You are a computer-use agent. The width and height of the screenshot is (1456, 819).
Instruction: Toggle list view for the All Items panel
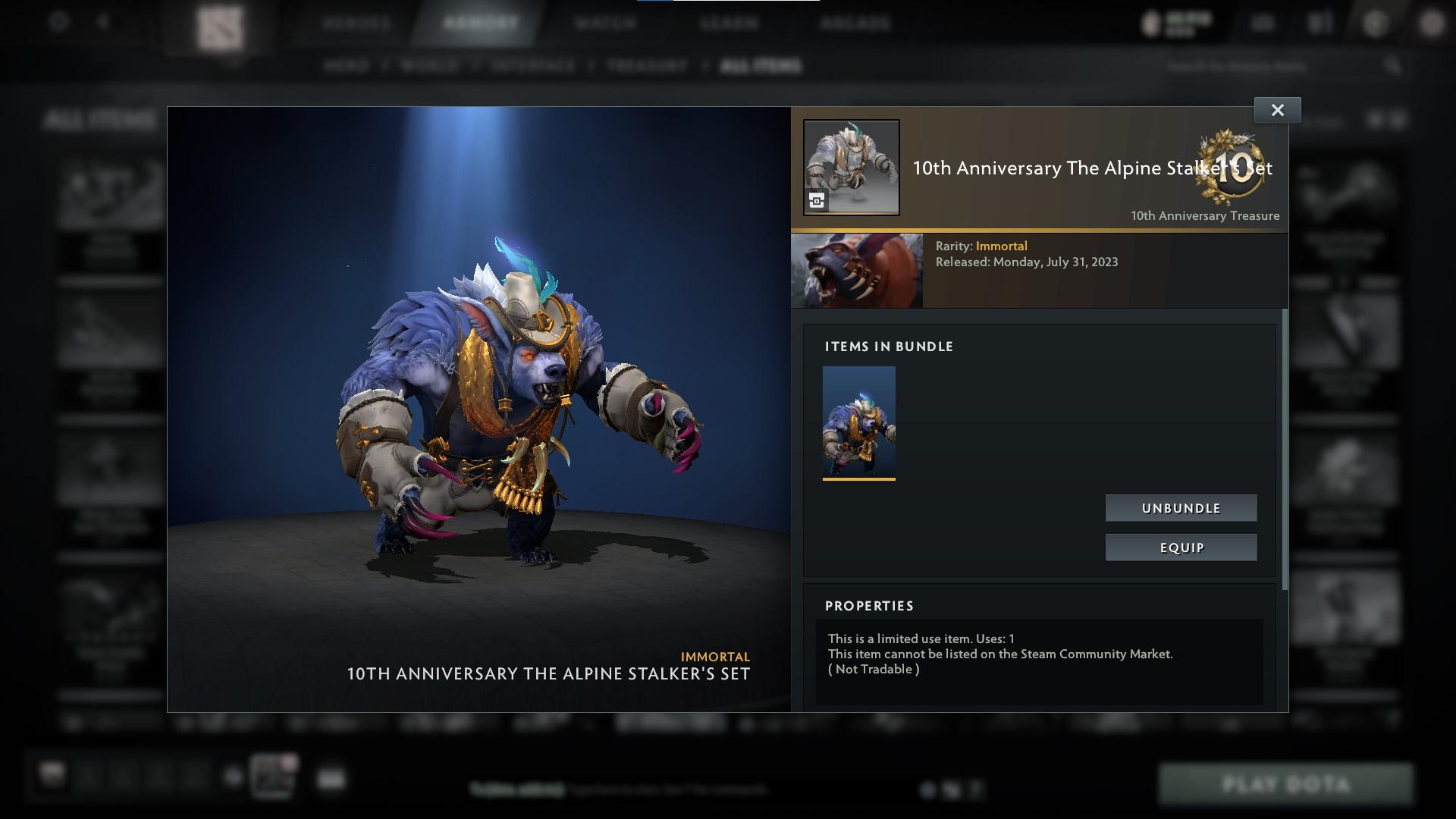coord(1396,119)
